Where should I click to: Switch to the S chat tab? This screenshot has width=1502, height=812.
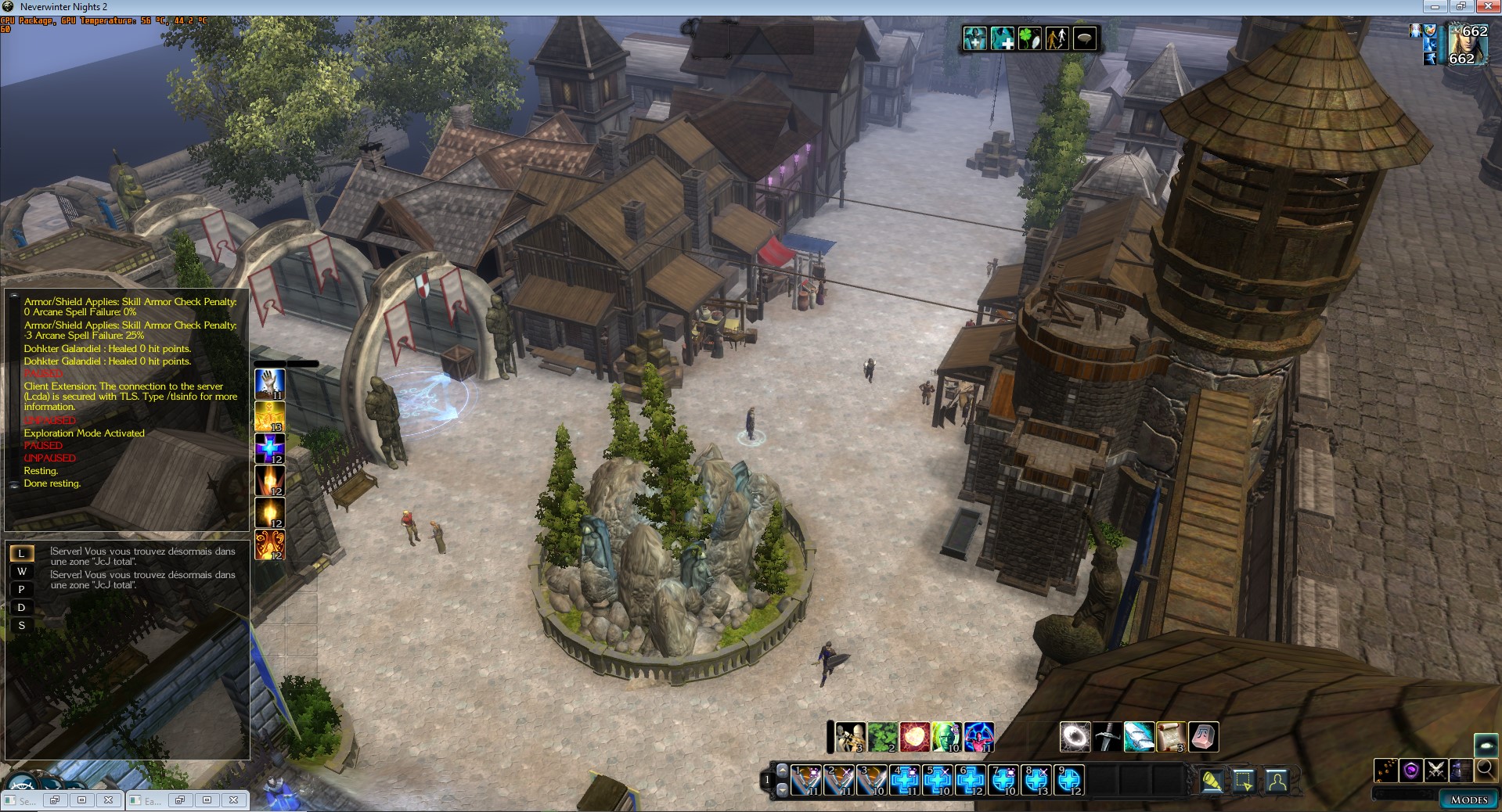[22, 626]
